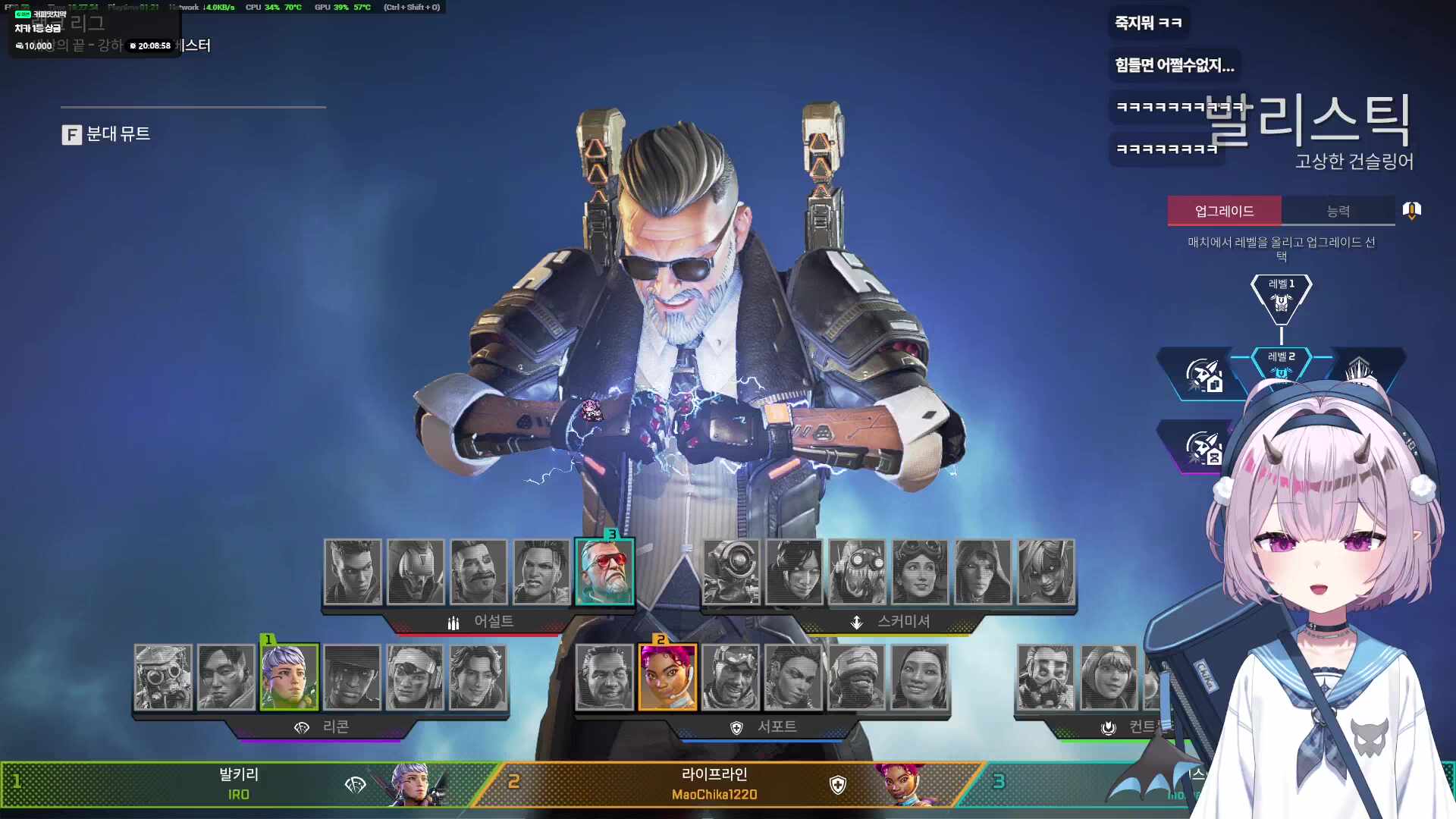This screenshot has height=819, width=1456.
Task: Select the Bangalore legend portrait
Action: click(x=353, y=572)
